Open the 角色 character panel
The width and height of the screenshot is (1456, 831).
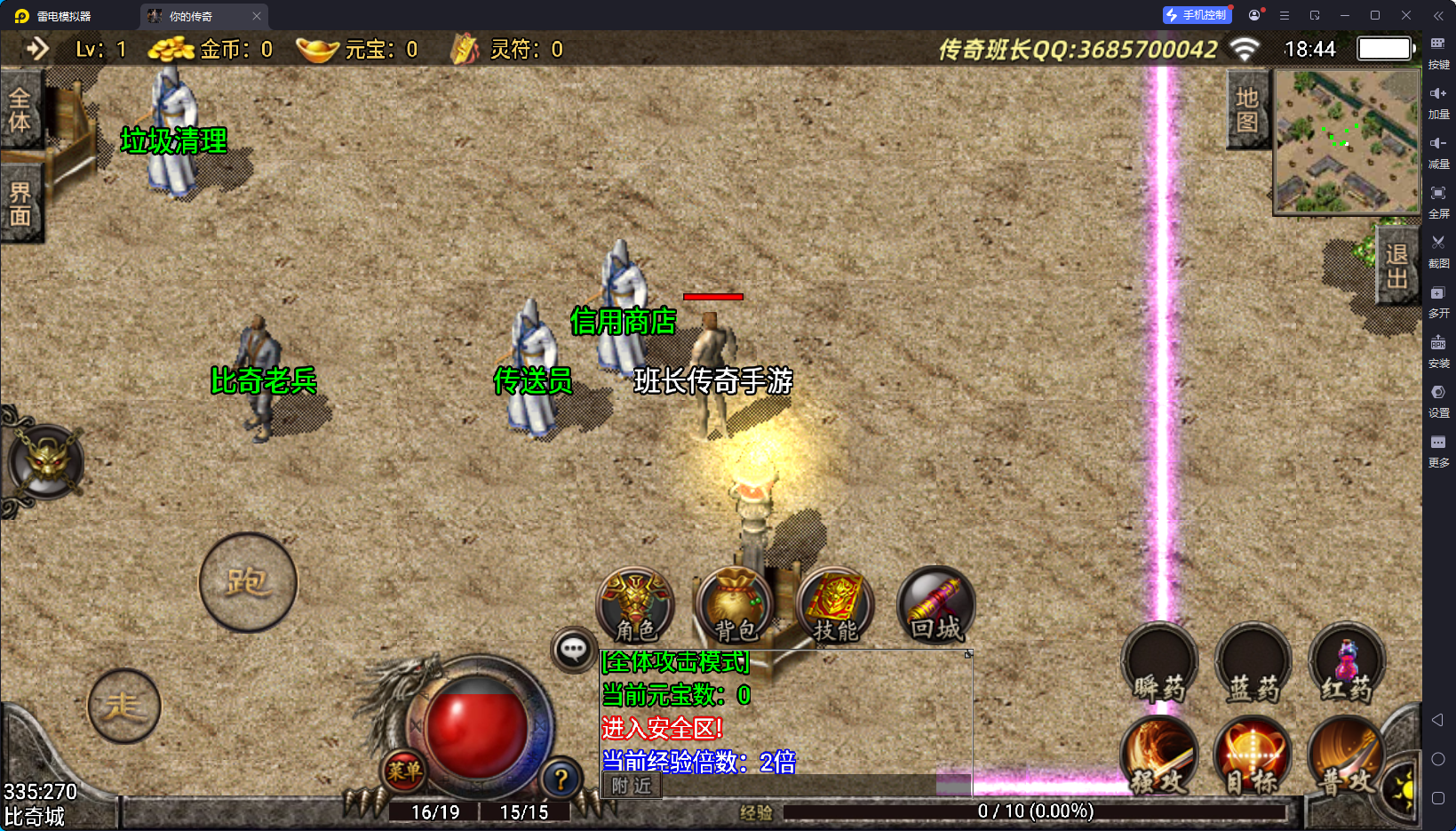635,605
